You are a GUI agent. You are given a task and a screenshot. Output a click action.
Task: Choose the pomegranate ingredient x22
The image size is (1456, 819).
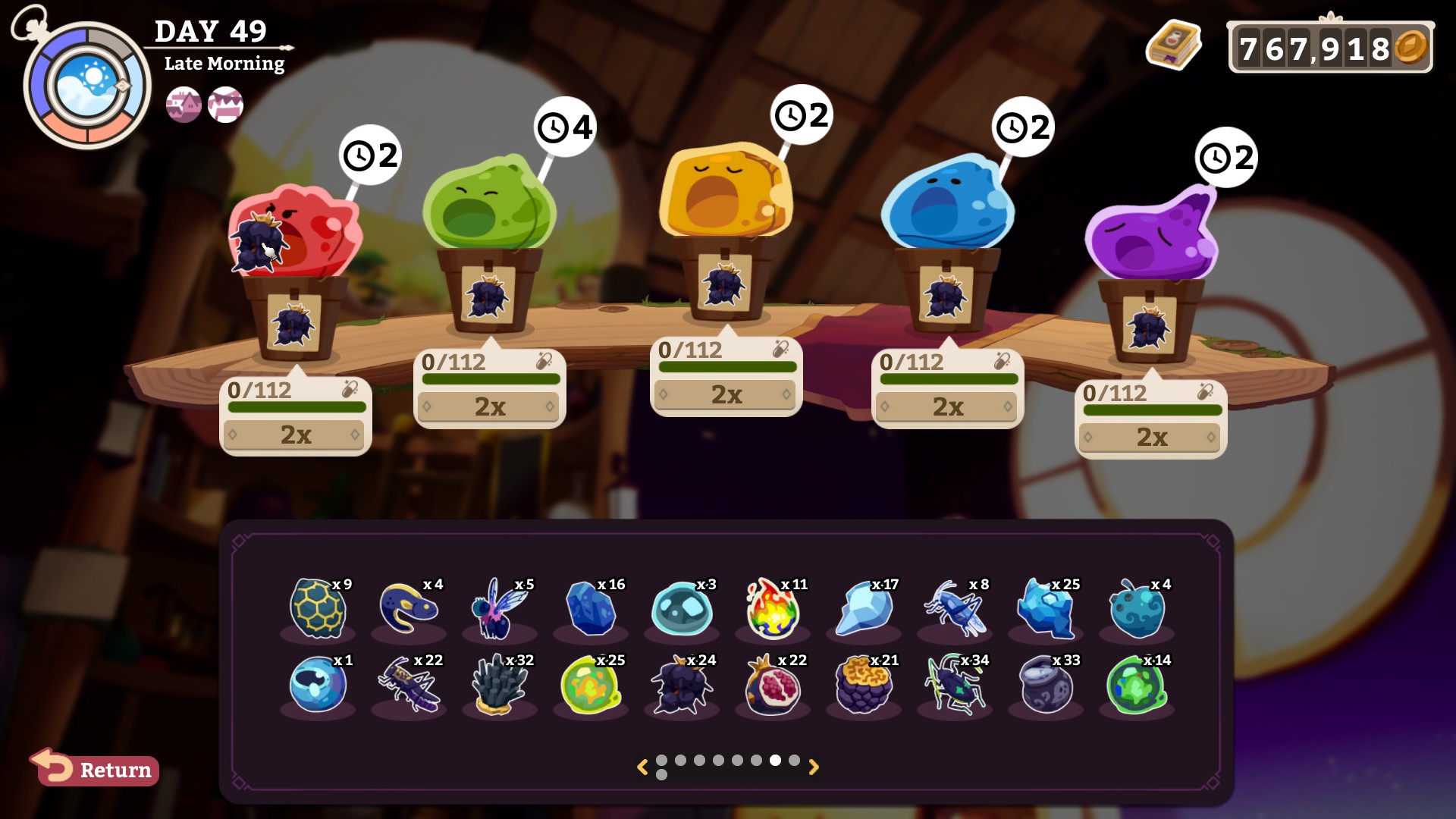[773, 686]
